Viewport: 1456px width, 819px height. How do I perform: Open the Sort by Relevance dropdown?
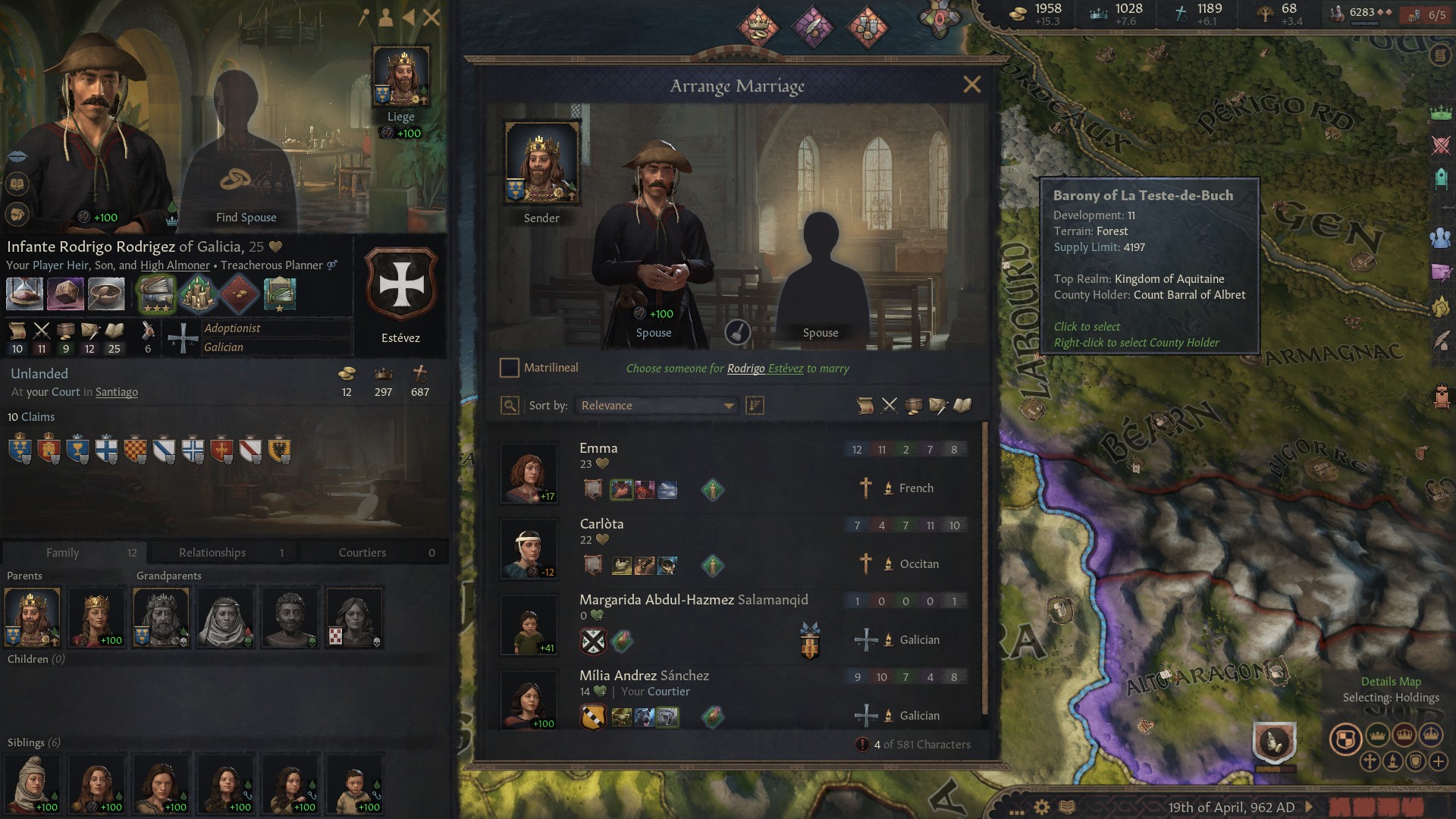pos(655,406)
